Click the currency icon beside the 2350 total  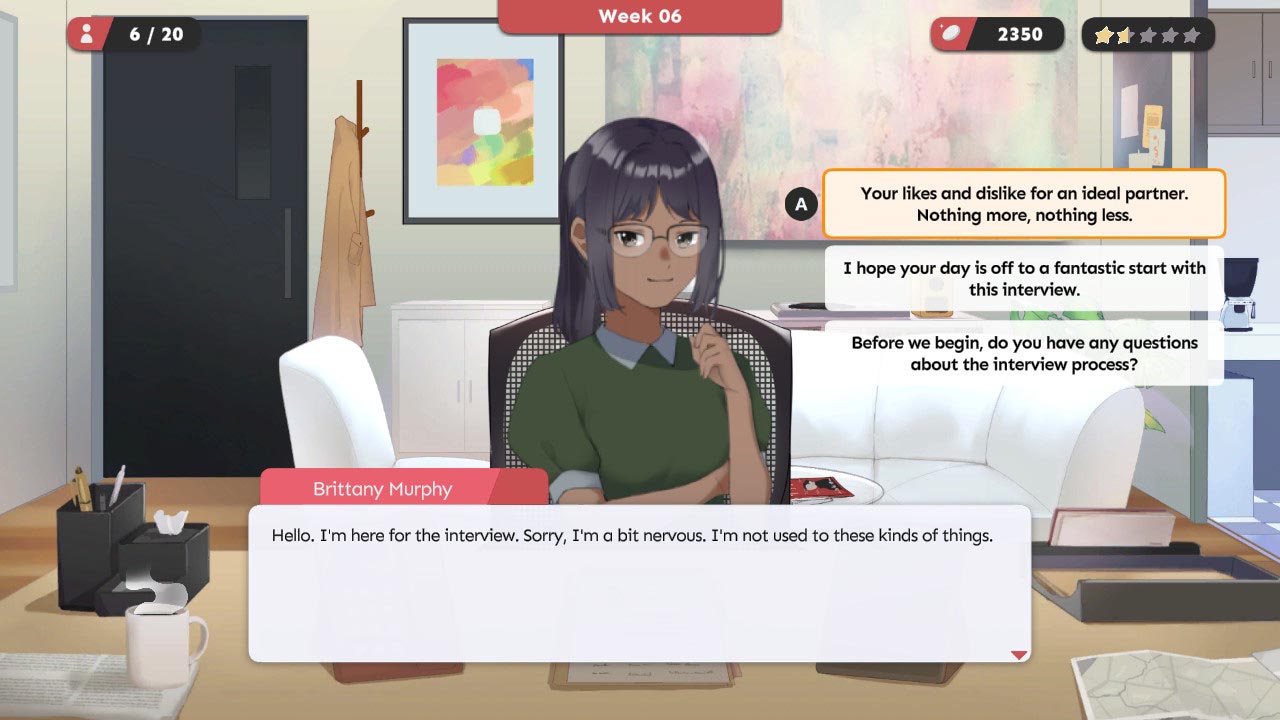click(x=949, y=33)
